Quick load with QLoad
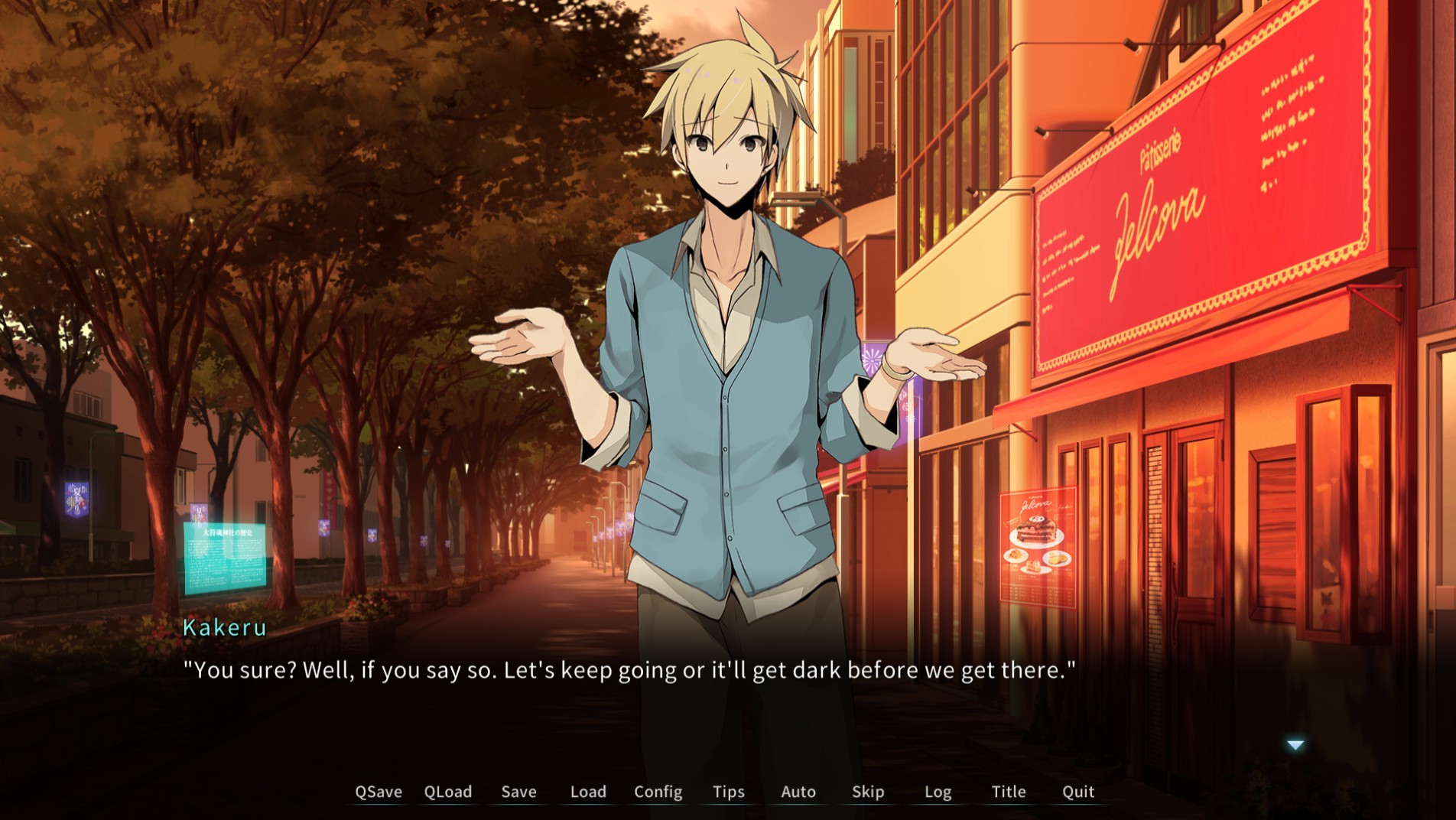This screenshot has height=820, width=1456. coord(448,792)
